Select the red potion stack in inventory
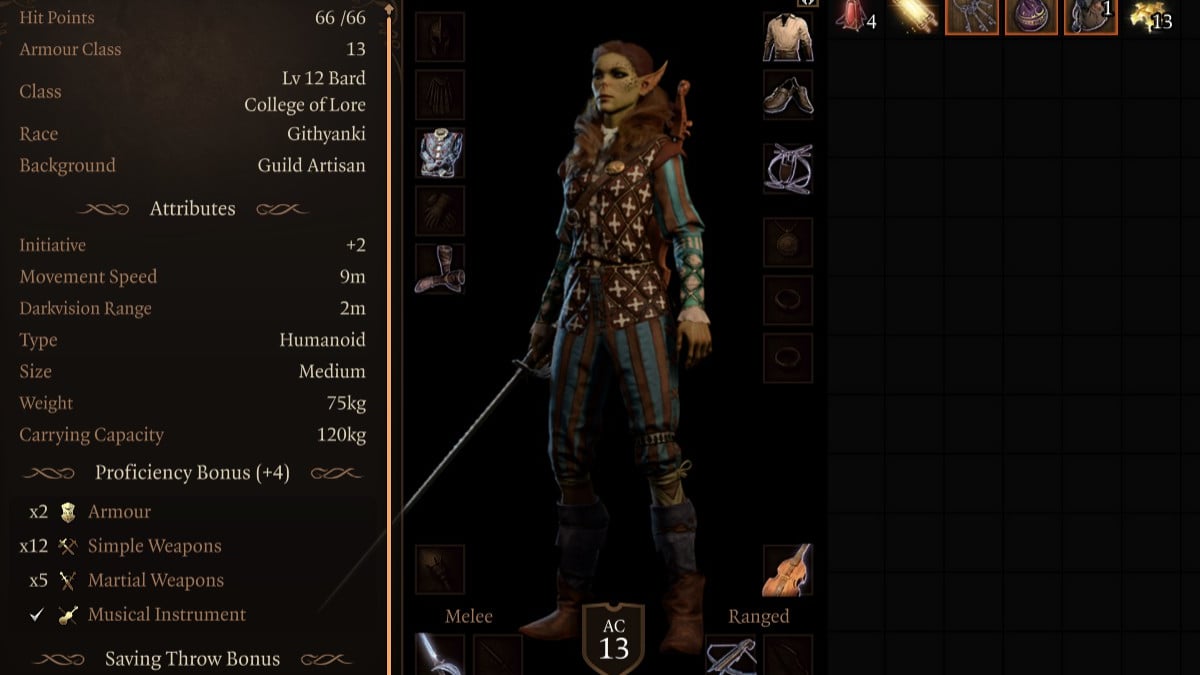The image size is (1200, 675). point(854,16)
